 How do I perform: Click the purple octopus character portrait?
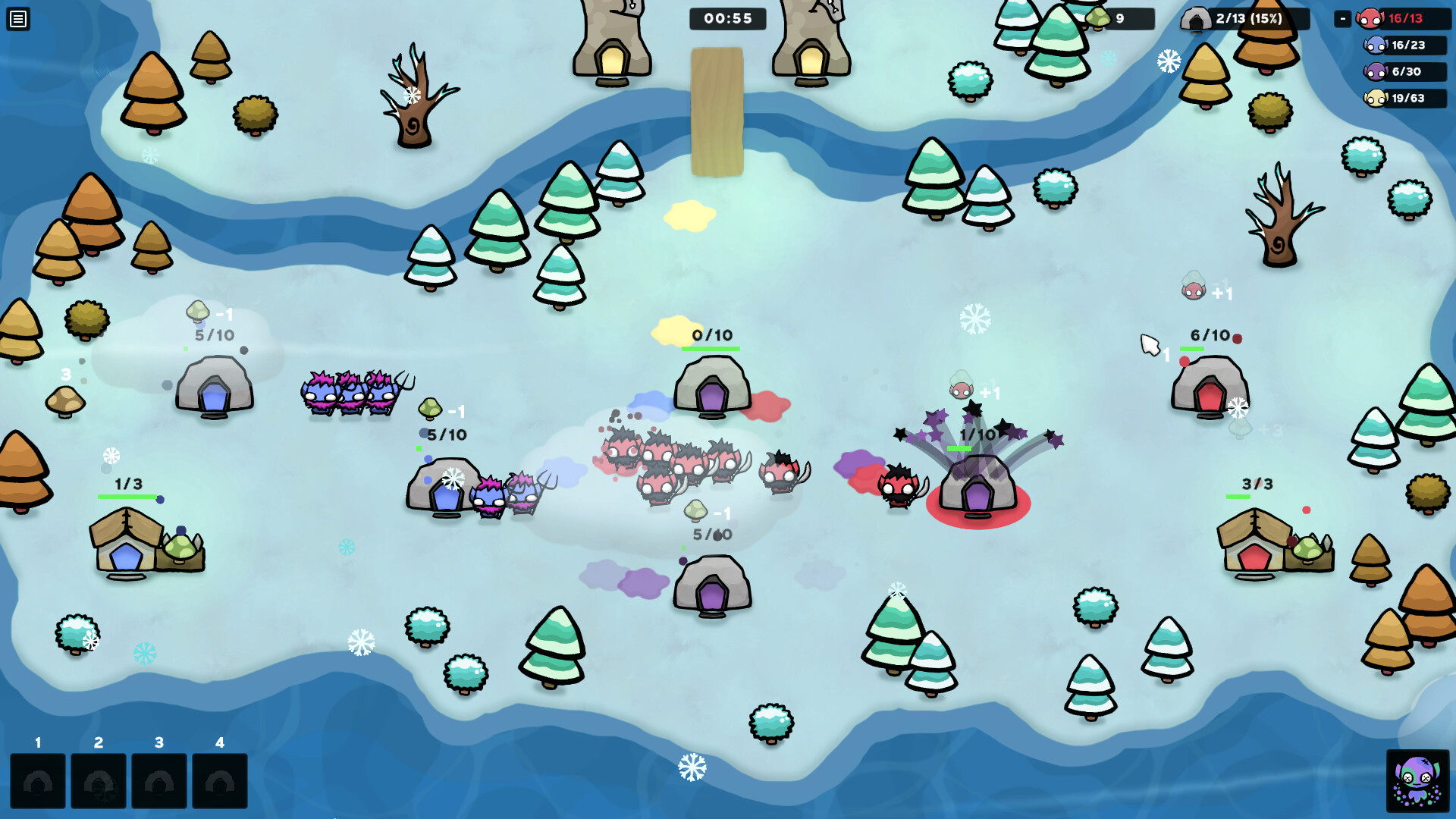tap(1417, 780)
